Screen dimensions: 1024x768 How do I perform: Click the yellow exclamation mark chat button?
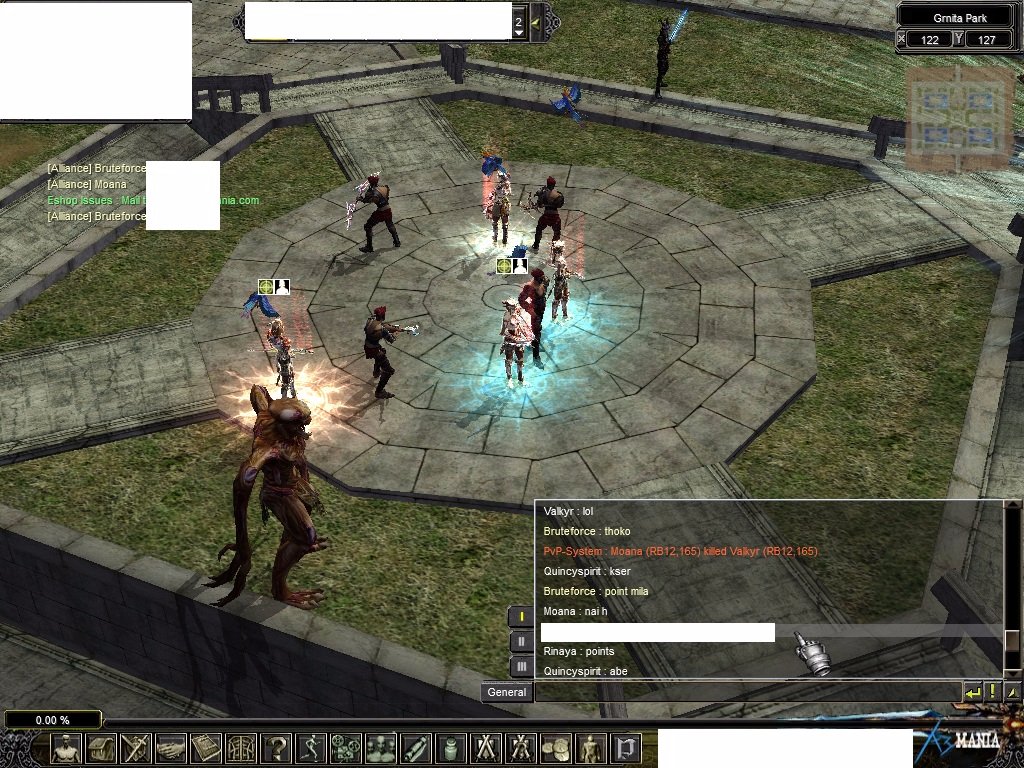click(992, 691)
